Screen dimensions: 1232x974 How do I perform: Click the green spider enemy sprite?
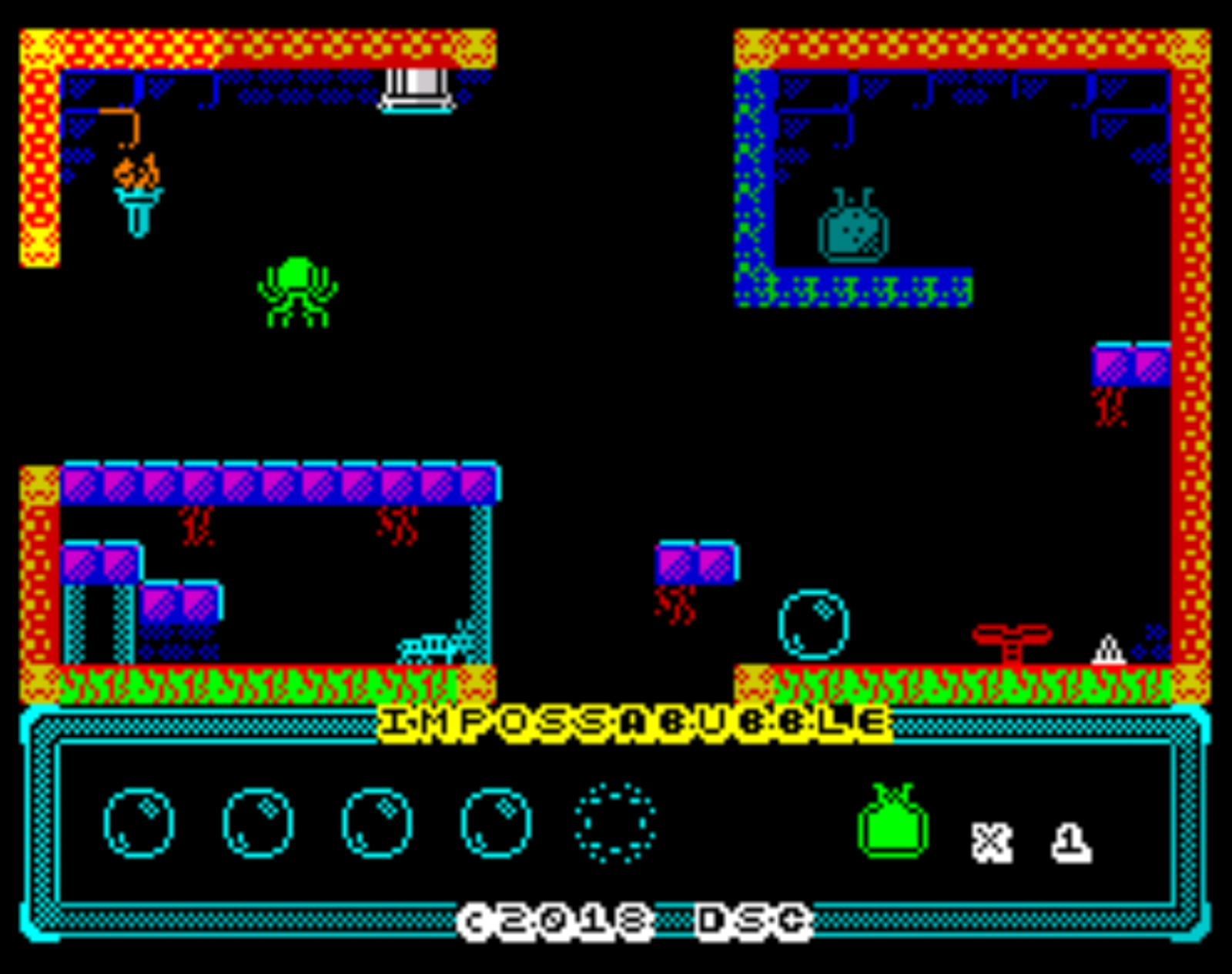(296, 291)
